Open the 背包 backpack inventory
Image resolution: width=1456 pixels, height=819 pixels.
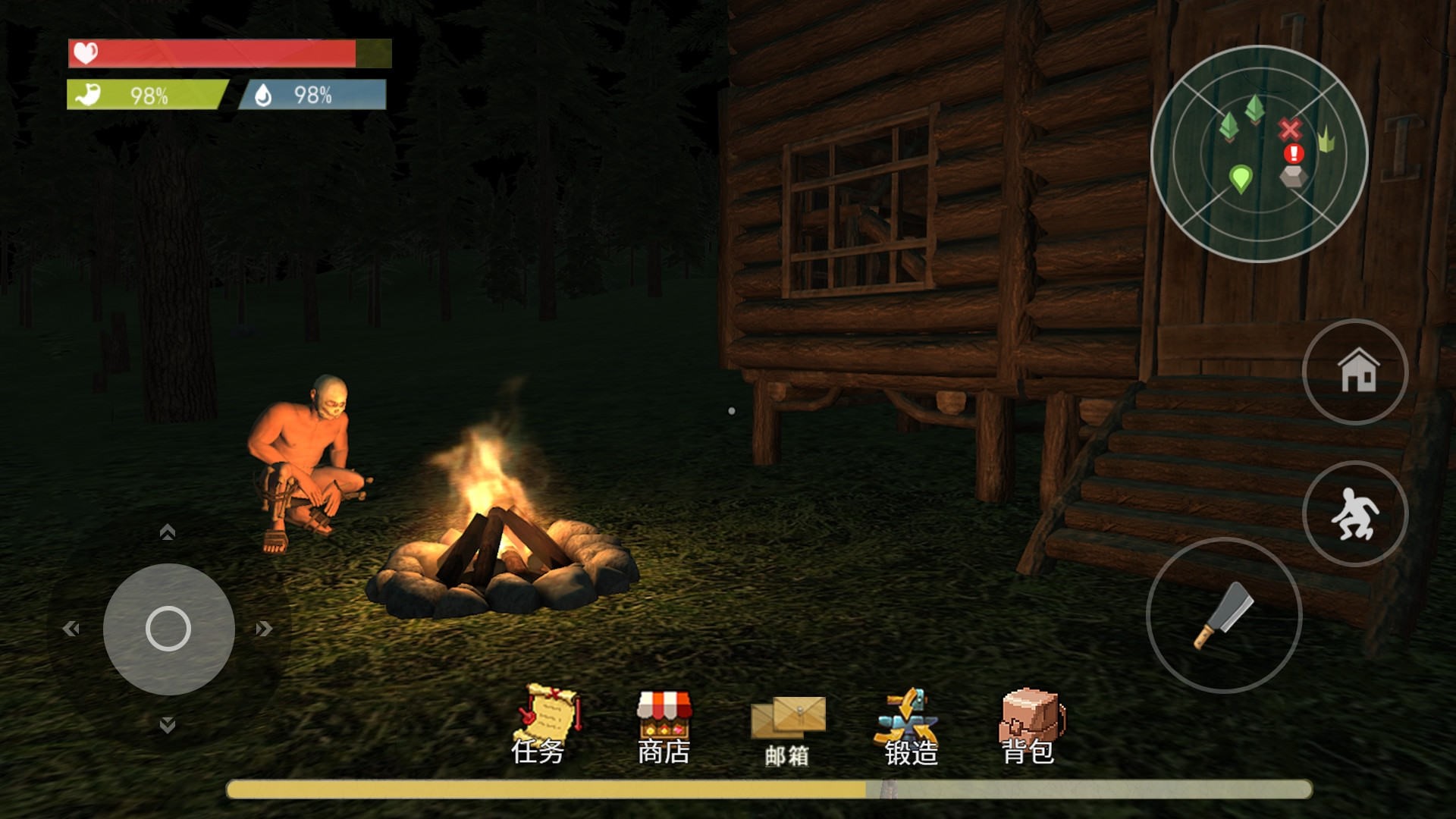click(x=1029, y=724)
